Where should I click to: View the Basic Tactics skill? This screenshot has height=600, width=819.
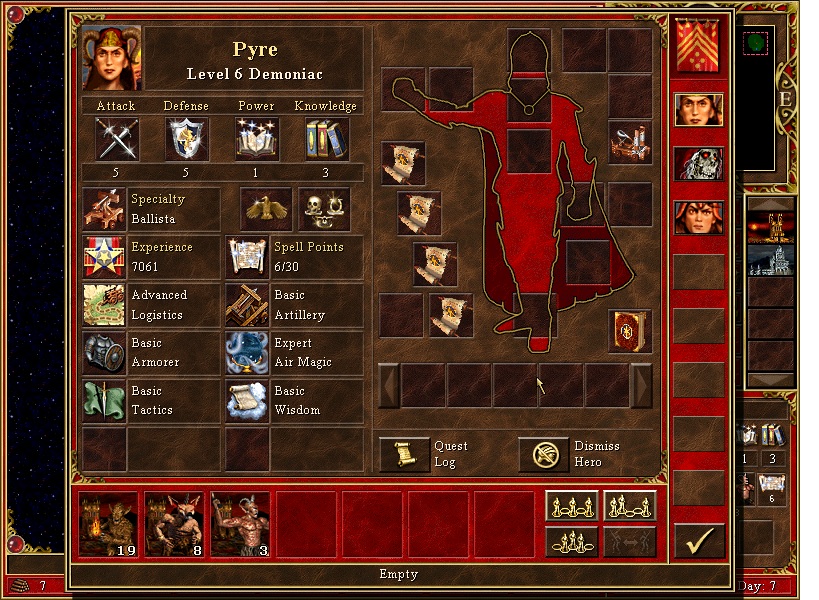click(x=104, y=401)
